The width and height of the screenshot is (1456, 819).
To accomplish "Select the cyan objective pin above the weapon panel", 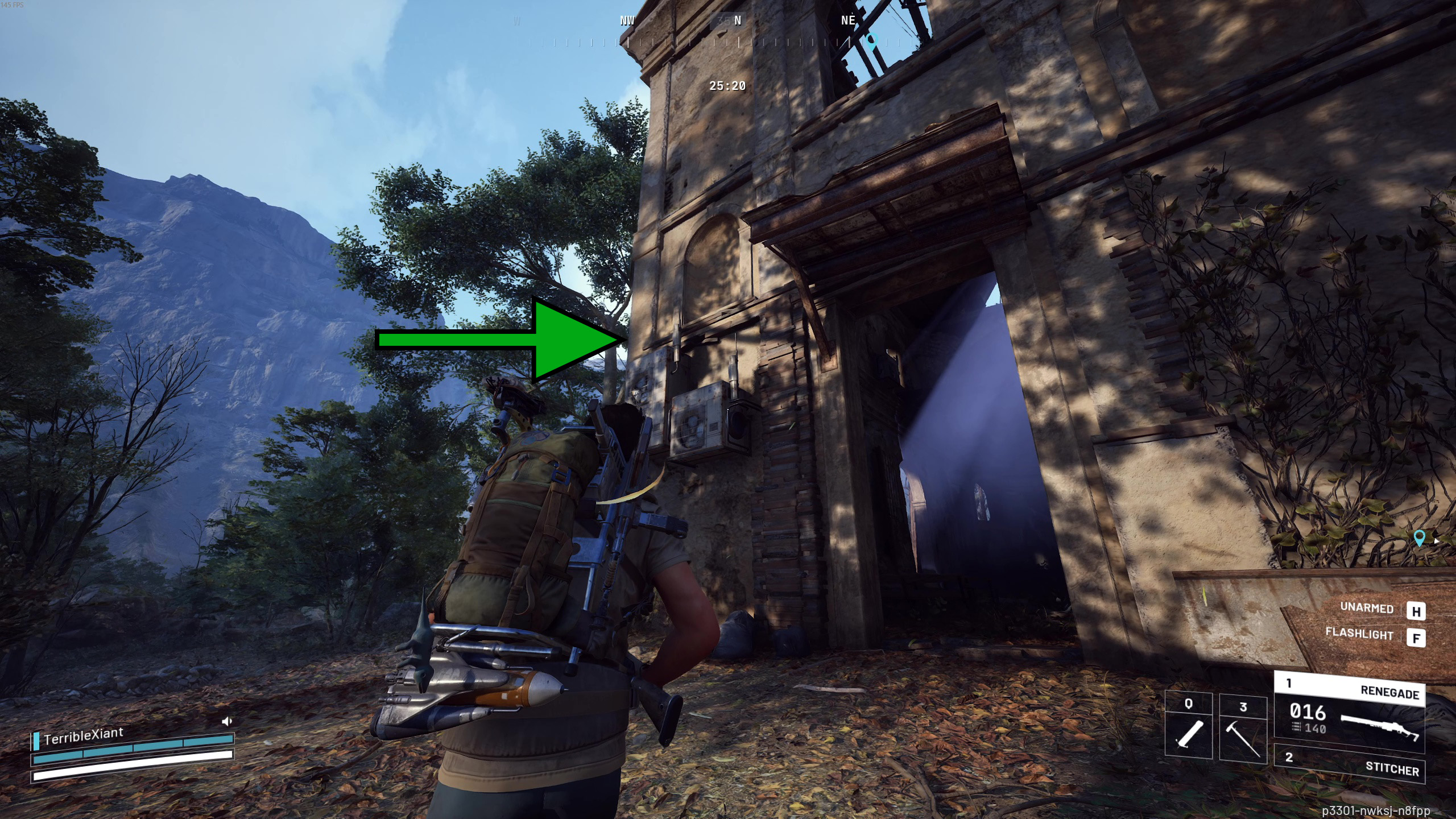I will (x=1419, y=537).
